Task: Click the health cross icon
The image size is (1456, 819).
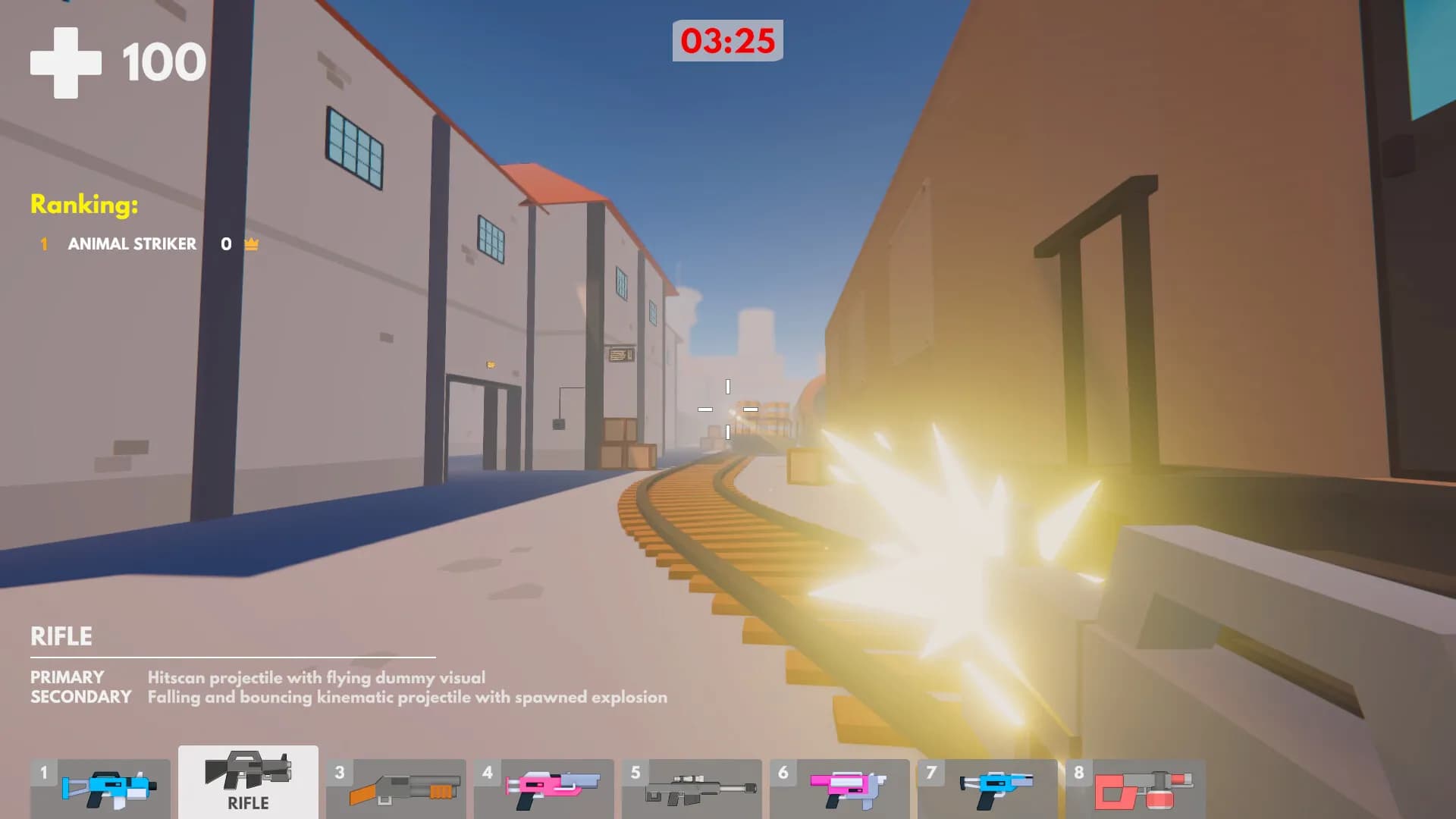Action: point(67,61)
